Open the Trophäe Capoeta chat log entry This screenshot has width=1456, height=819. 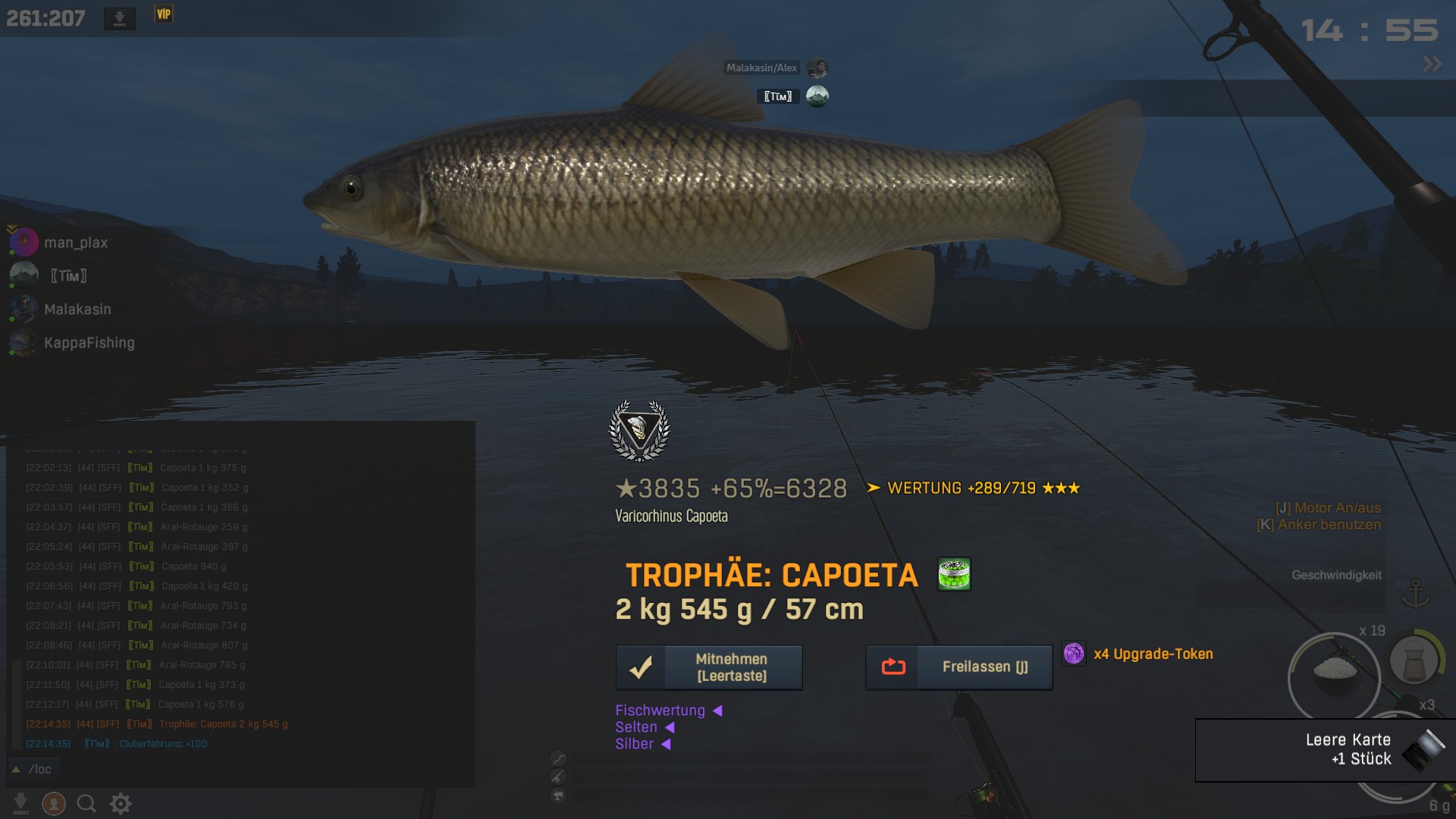[223, 724]
